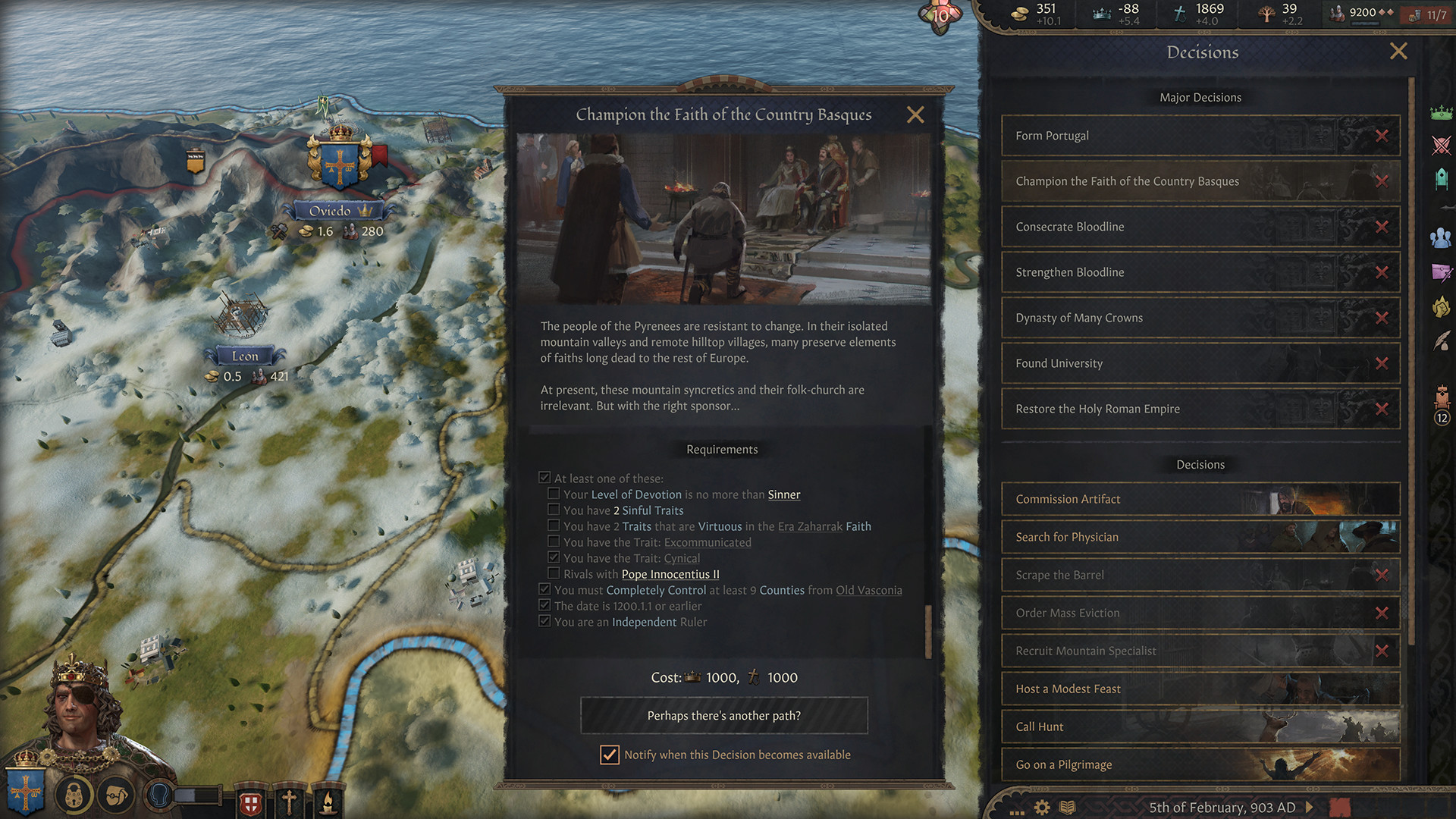Viewport: 1456px width, 819px height.
Task: Open the encyclopedia book icon near the date
Action: (1069, 808)
